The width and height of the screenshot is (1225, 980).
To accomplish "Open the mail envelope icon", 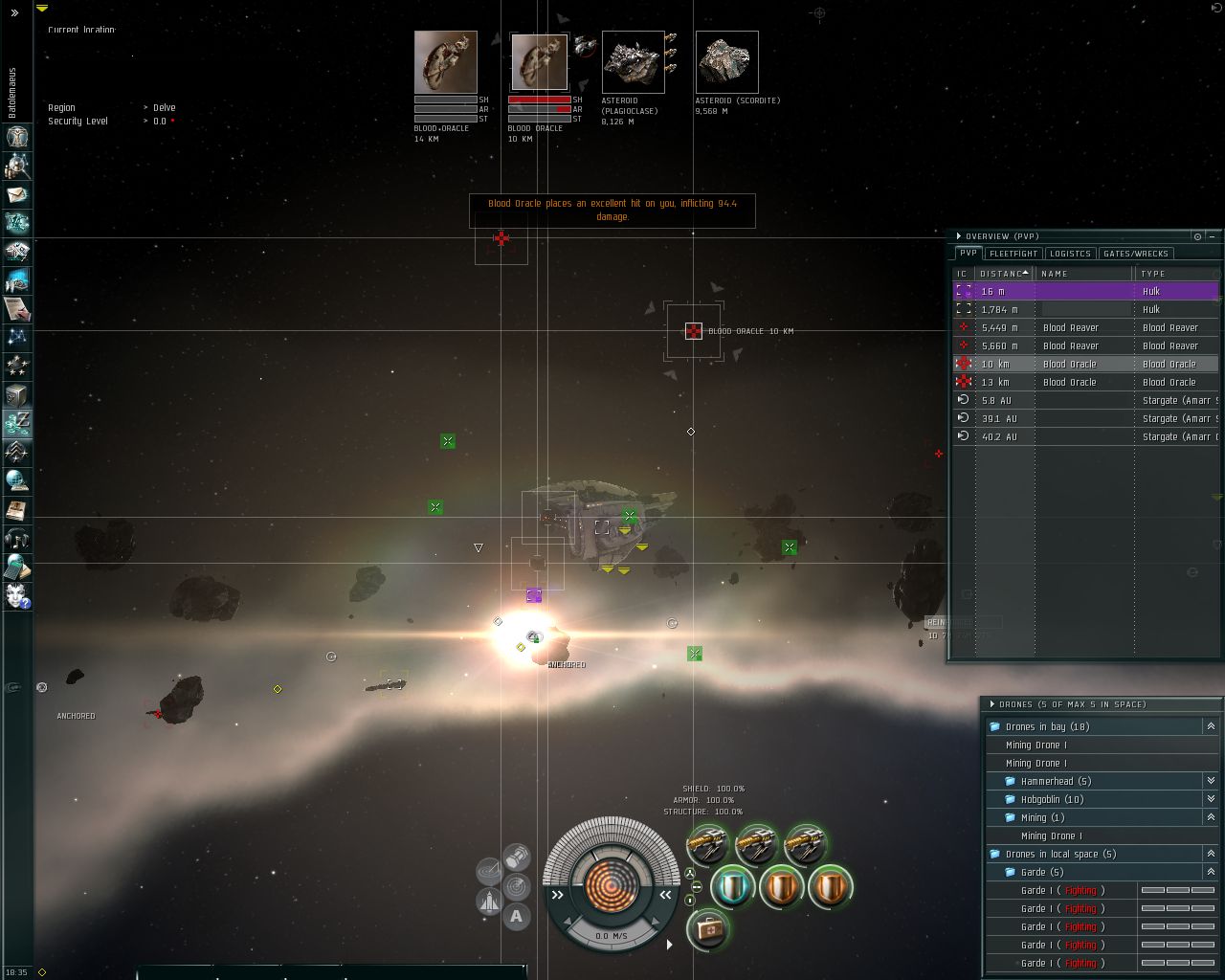I will pyautogui.click(x=17, y=194).
